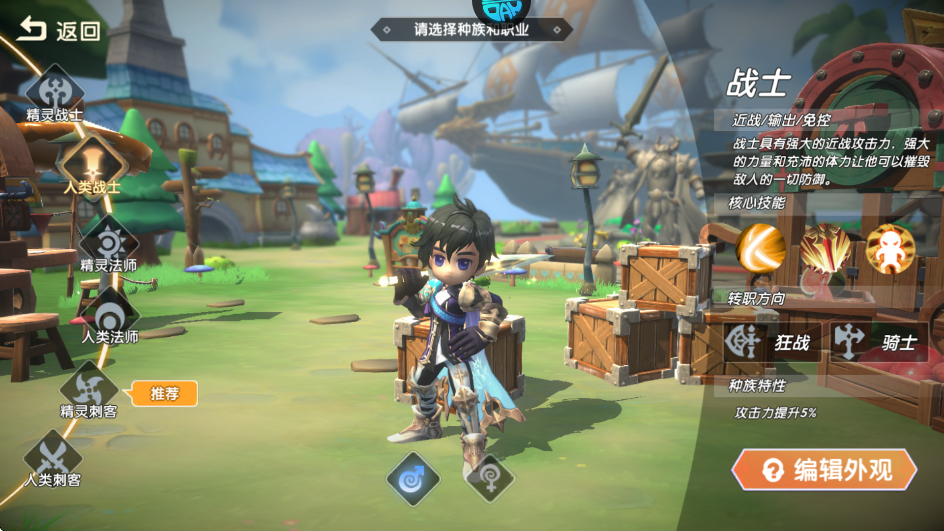Inspect the orange figure core skill icon
This screenshot has width=944, height=531.
(x=890, y=249)
